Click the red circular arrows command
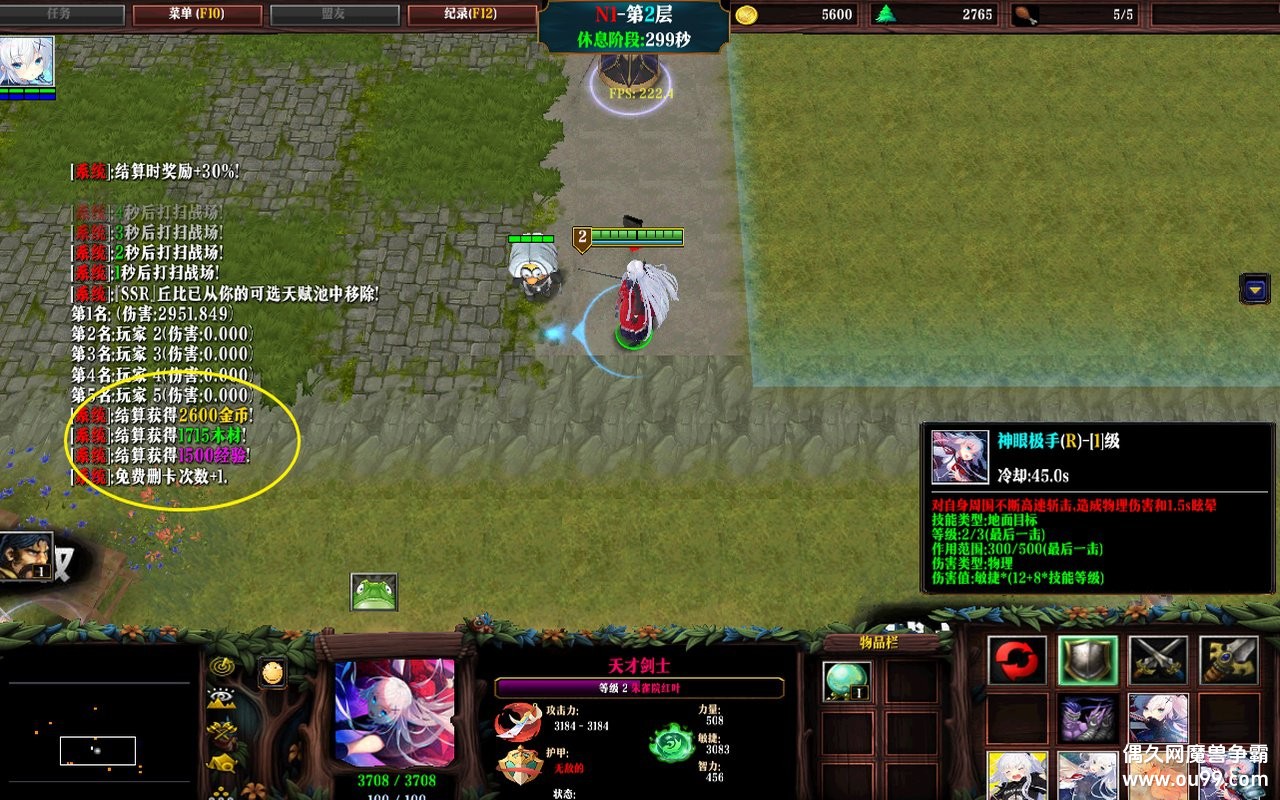The width and height of the screenshot is (1280, 800). click(x=1017, y=661)
